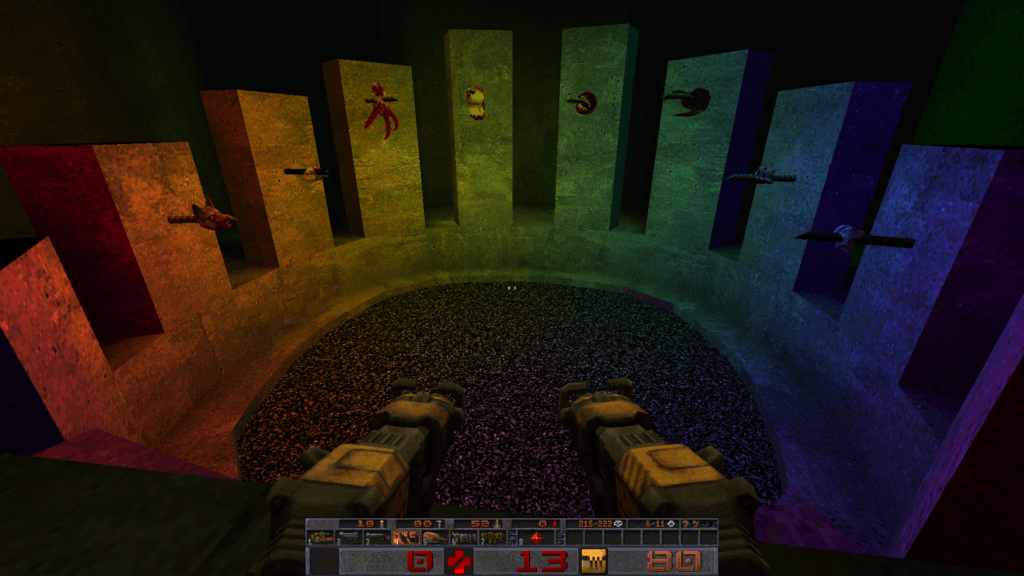Click the highlighted nailgun weapon slot
Viewport: 1024px width, 576px height.
(x=407, y=538)
